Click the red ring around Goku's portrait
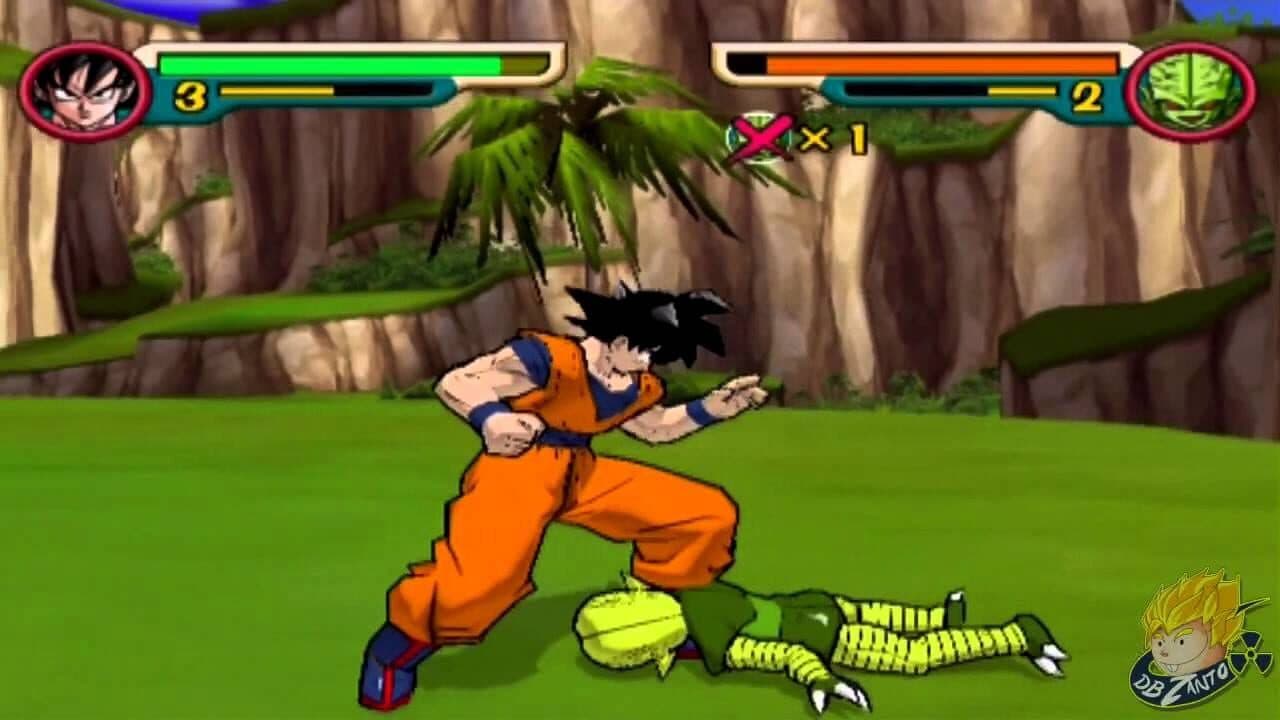Image resolution: width=1280 pixels, height=720 pixels. [88, 45]
